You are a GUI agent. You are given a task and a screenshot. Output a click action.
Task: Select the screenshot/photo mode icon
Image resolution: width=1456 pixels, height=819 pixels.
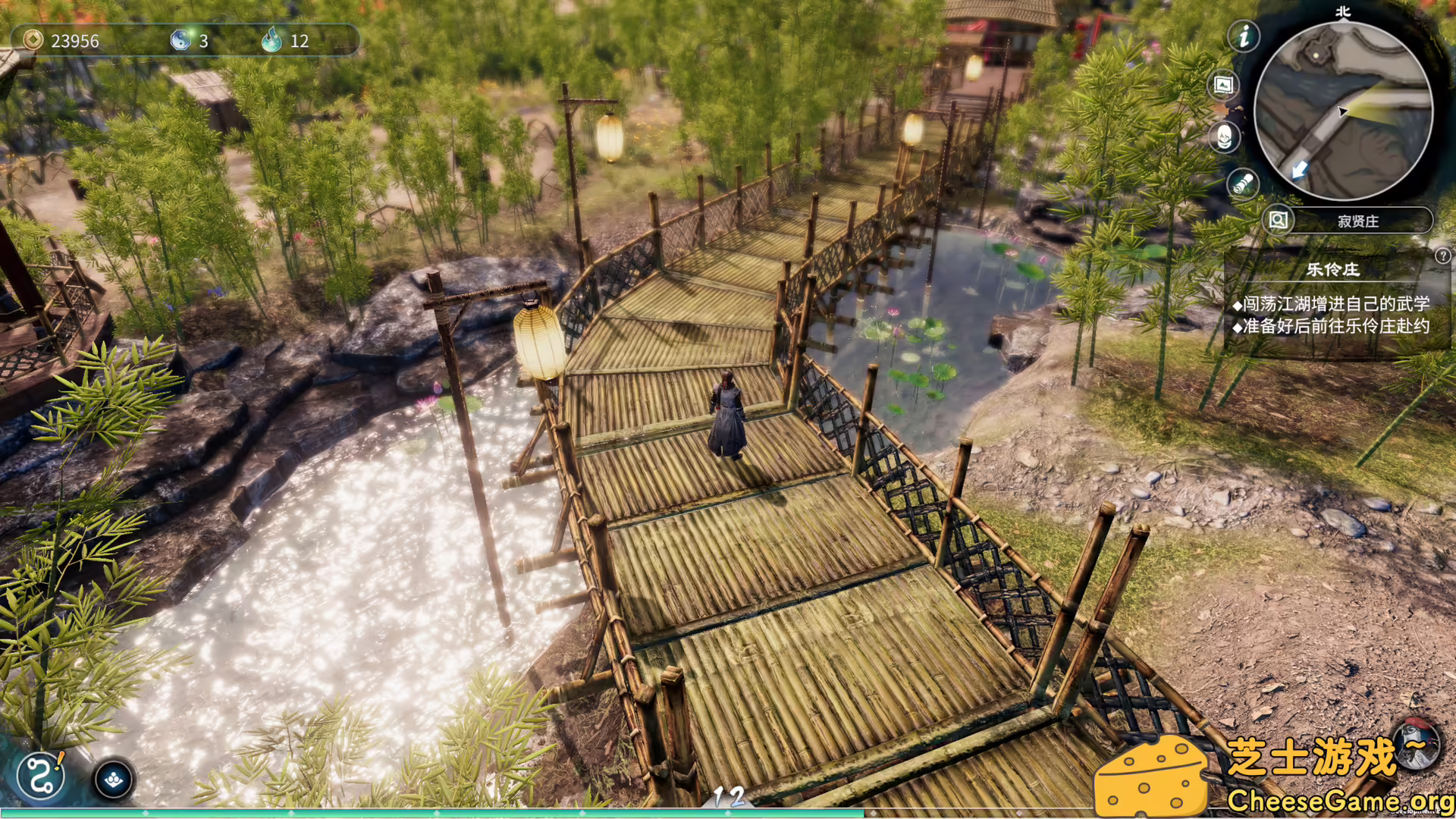pos(1222,85)
